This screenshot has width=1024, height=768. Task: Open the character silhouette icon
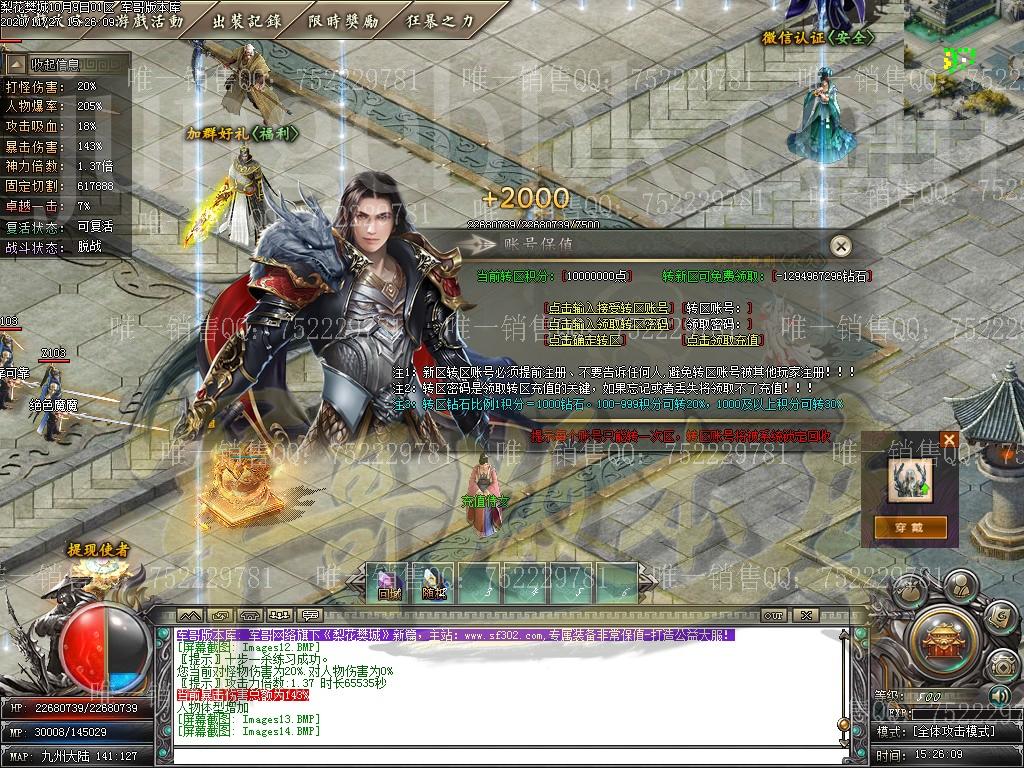959,587
